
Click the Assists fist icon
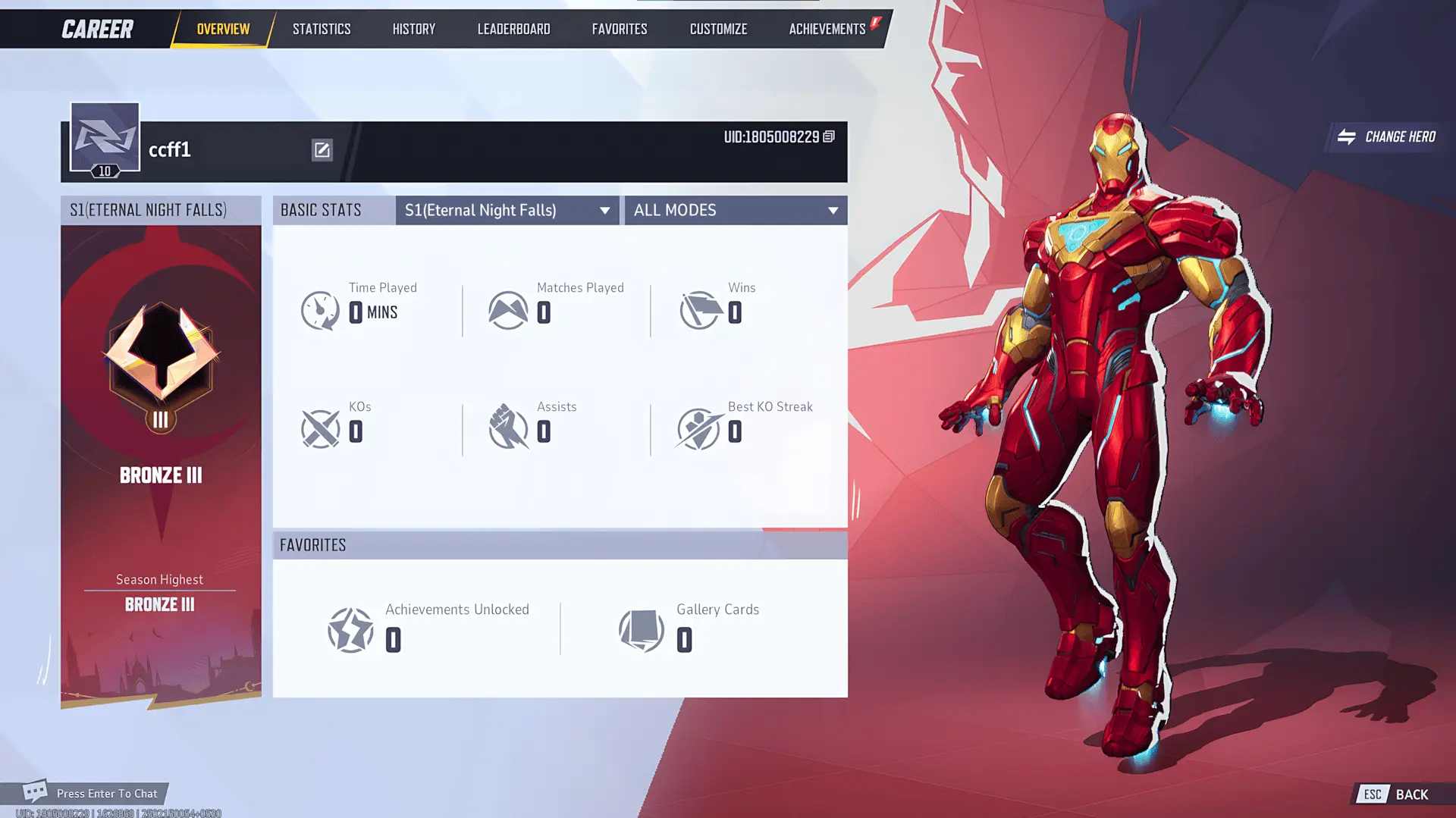(508, 428)
